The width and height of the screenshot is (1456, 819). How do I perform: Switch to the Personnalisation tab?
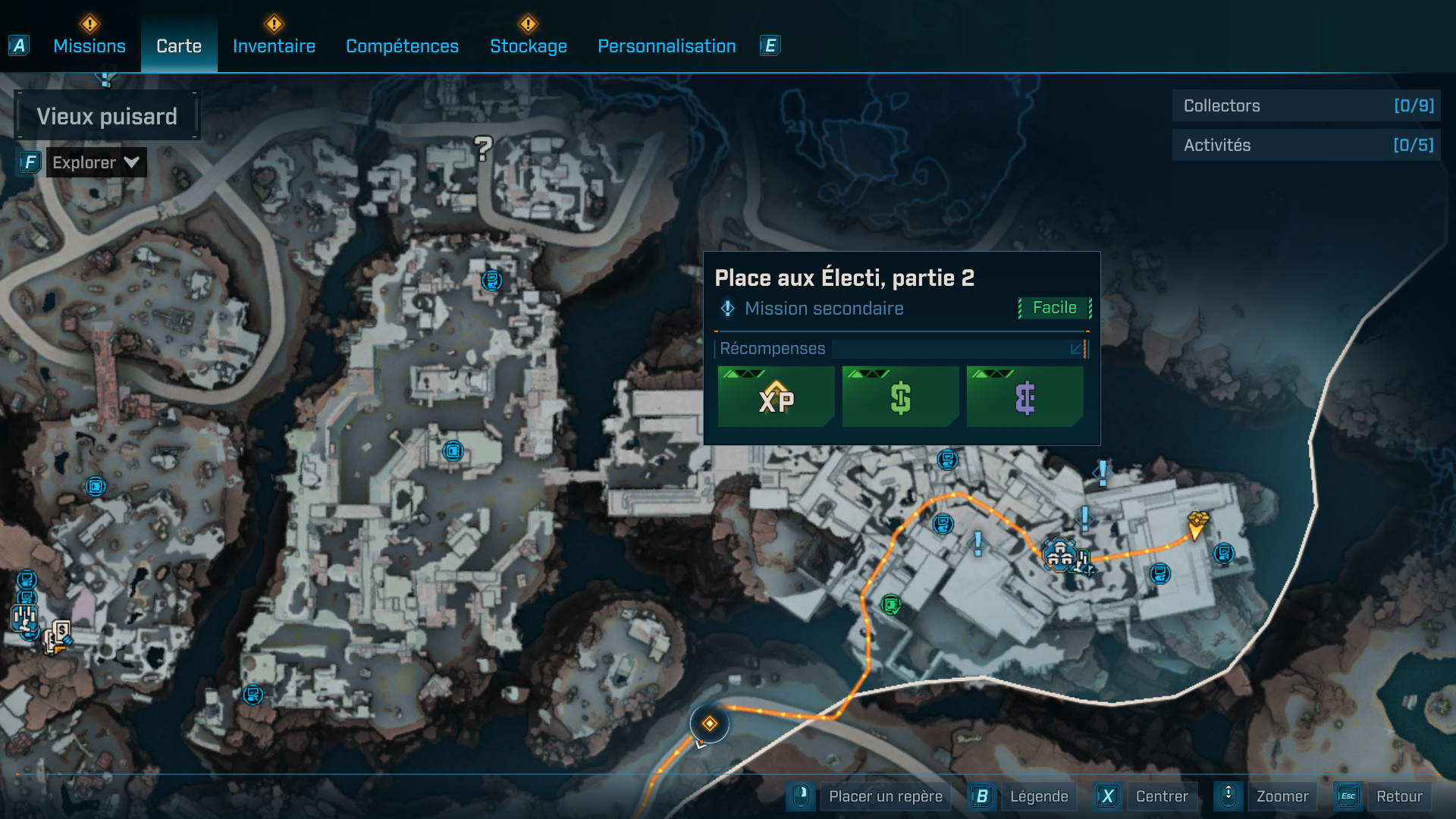point(667,46)
